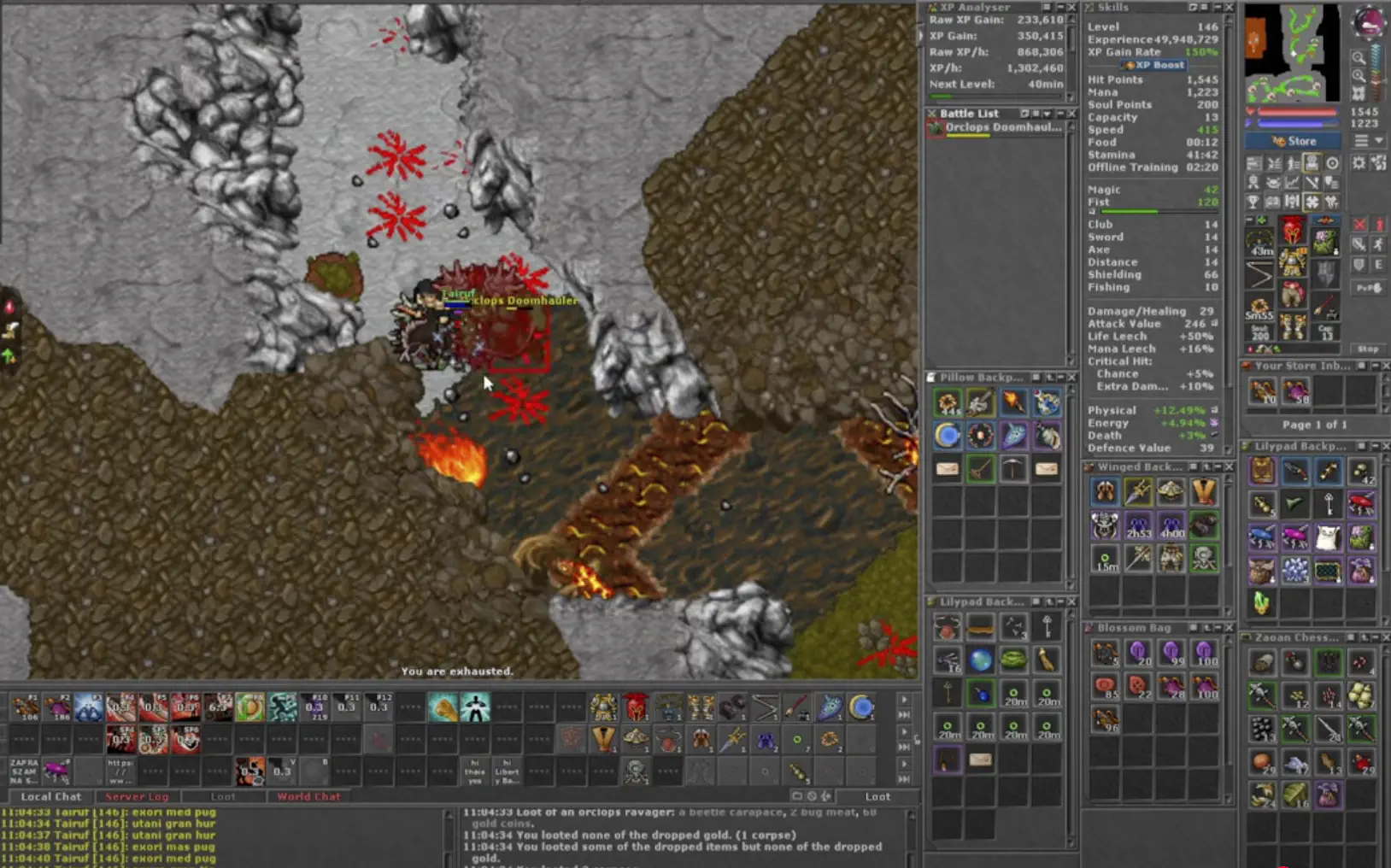The height and width of the screenshot is (868, 1391).
Task: Zoom in on the minimap with the magnifier icon
Action: [1360, 58]
